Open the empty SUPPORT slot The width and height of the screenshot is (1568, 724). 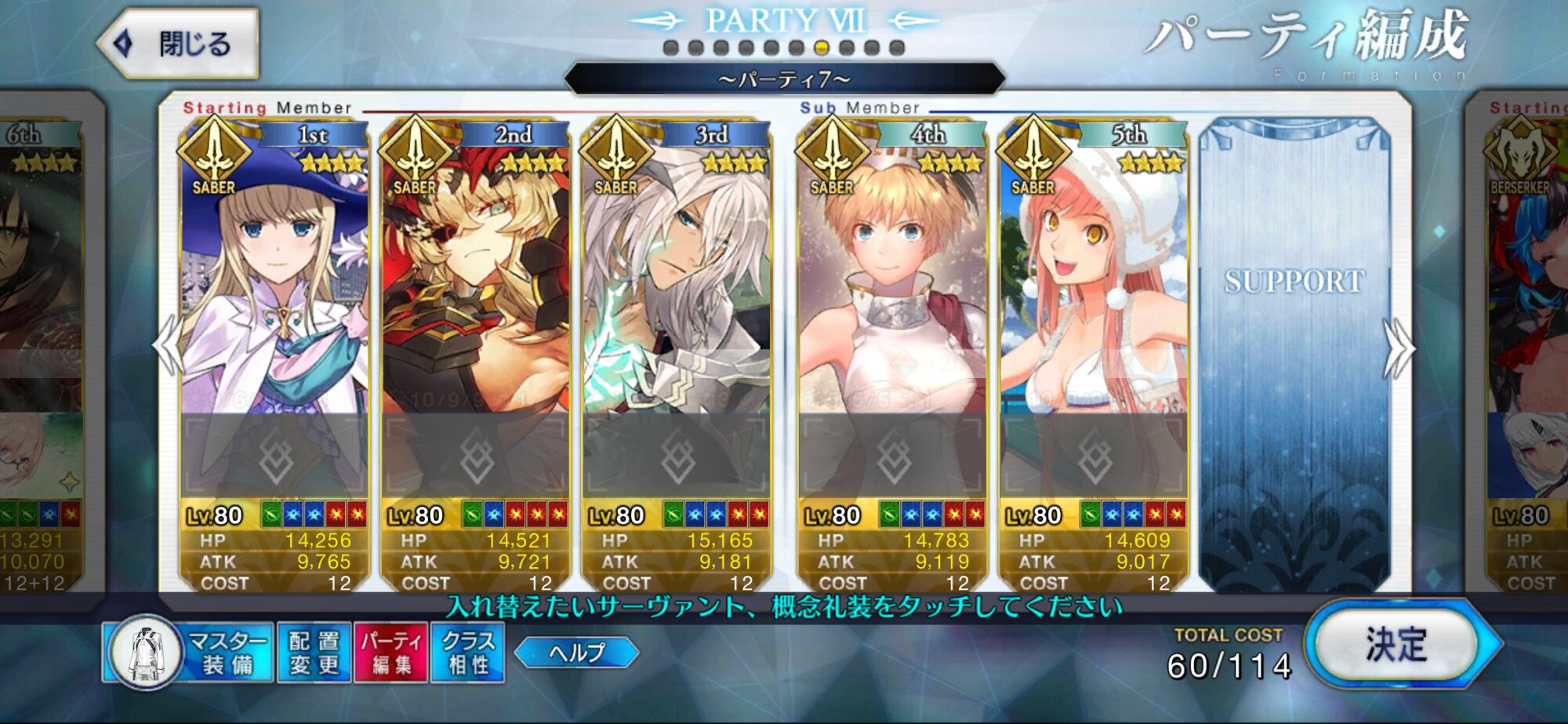(x=1294, y=353)
